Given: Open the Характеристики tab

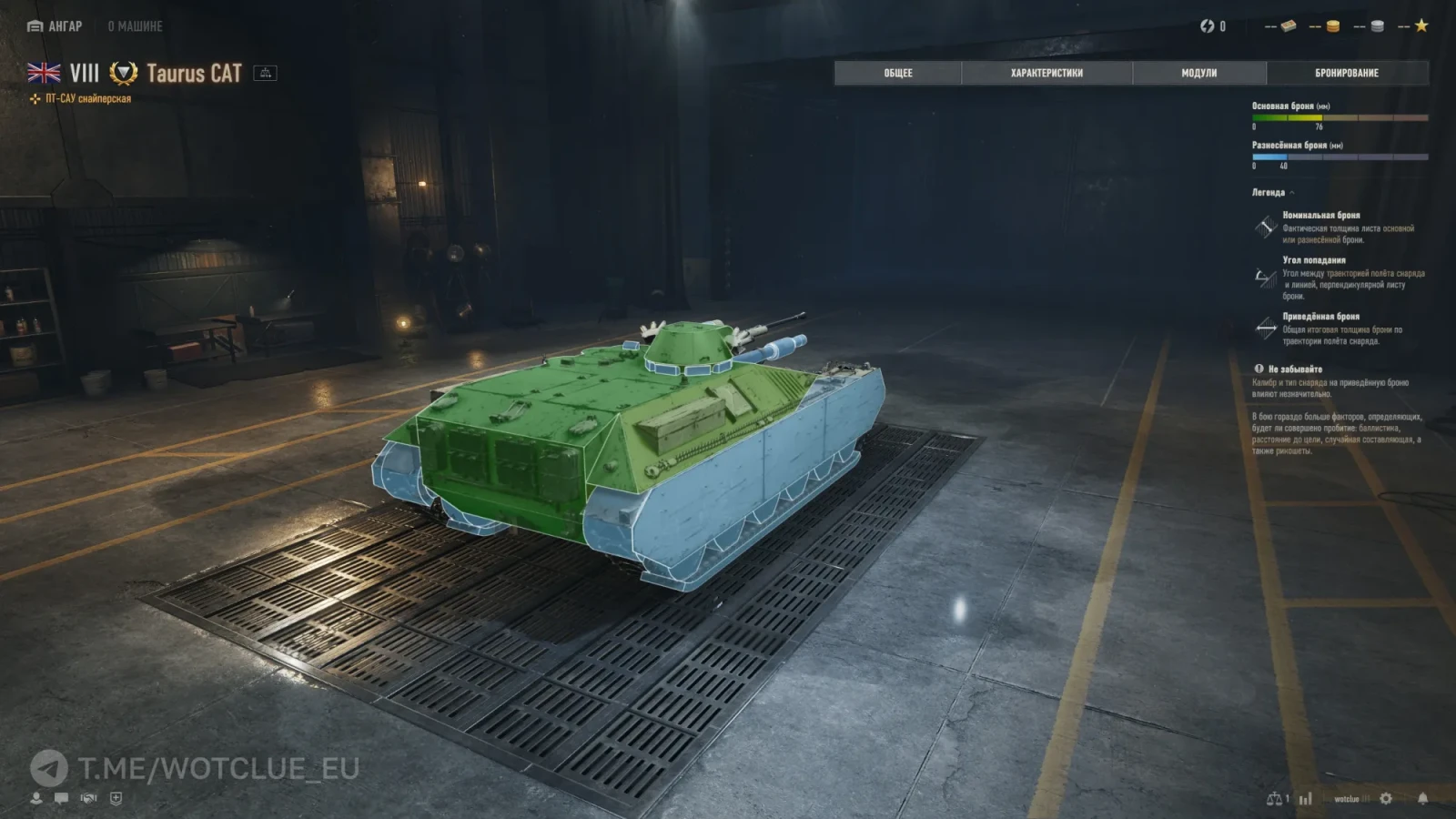Looking at the screenshot, I should (1046, 73).
